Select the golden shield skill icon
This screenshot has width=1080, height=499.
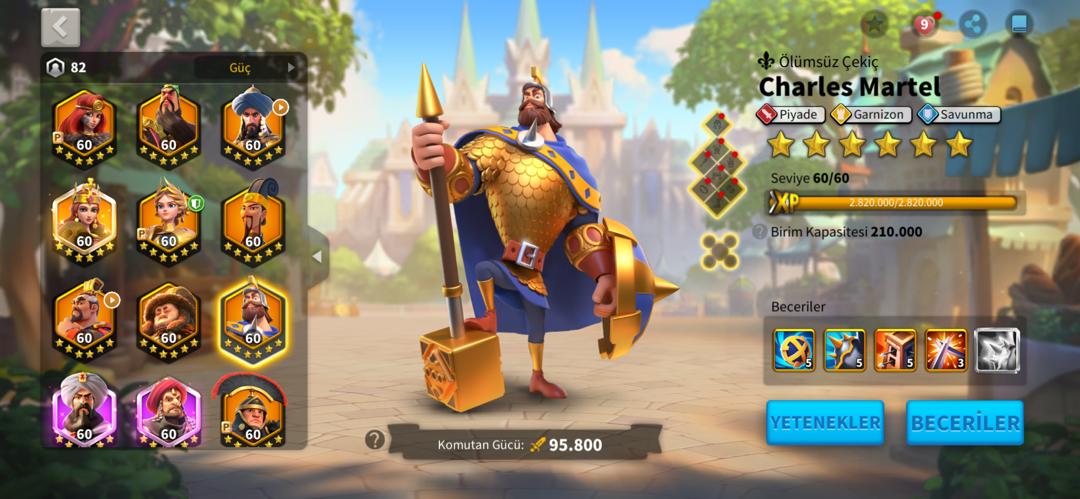click(793, 350)
